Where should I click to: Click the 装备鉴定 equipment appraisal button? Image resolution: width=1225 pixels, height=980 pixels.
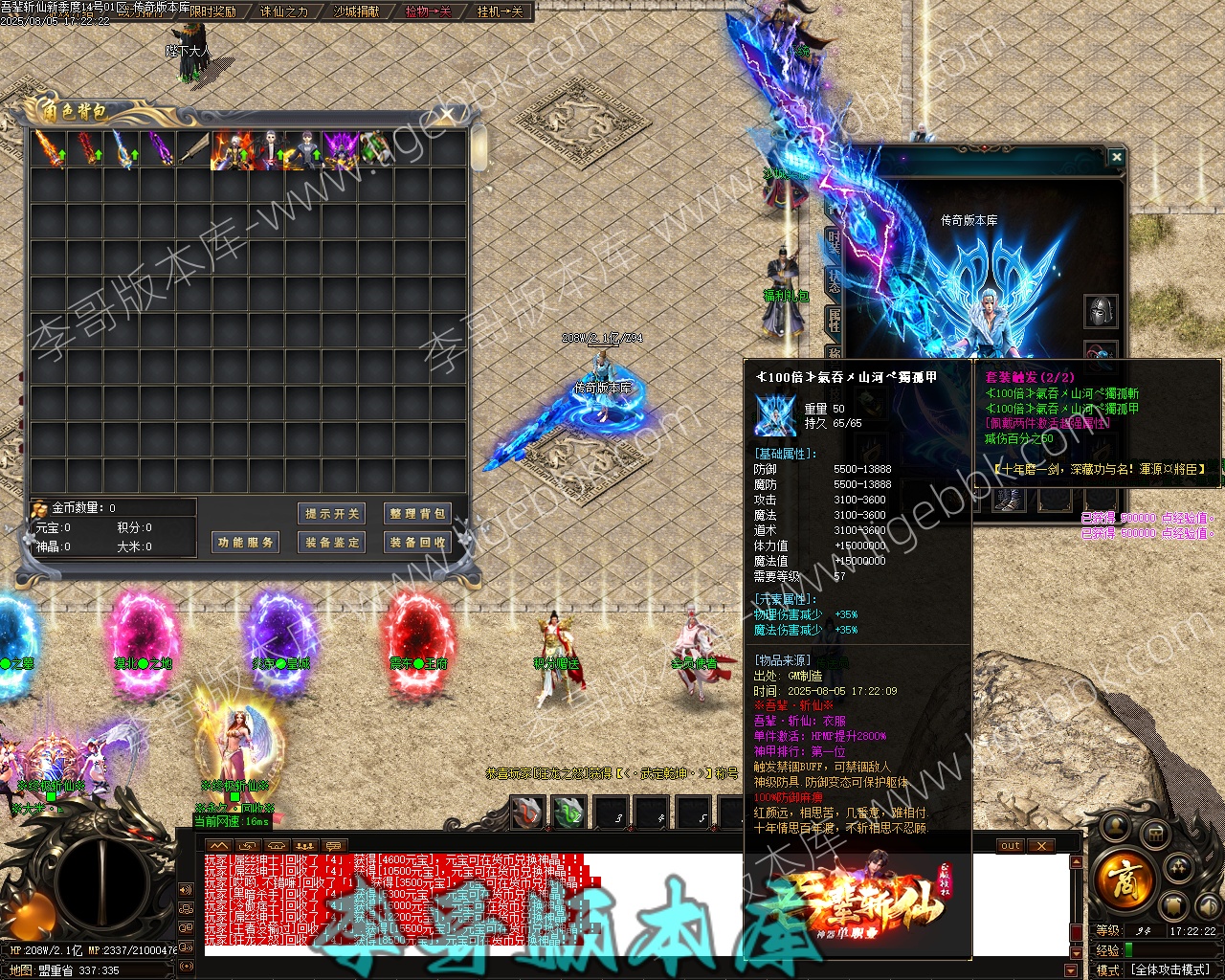click(x=332, y=543)
